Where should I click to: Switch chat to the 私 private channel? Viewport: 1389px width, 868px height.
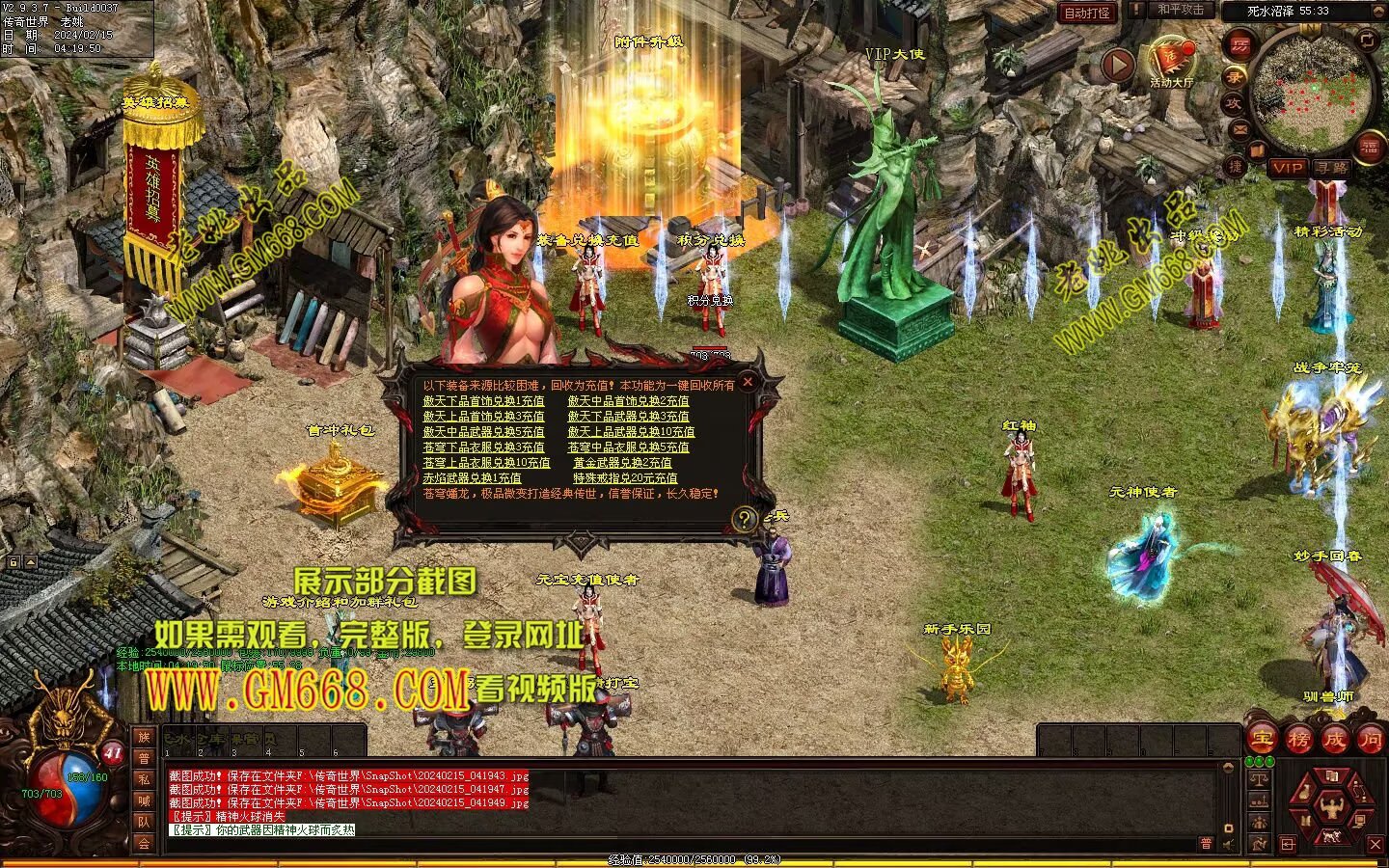tap(144, 779)
